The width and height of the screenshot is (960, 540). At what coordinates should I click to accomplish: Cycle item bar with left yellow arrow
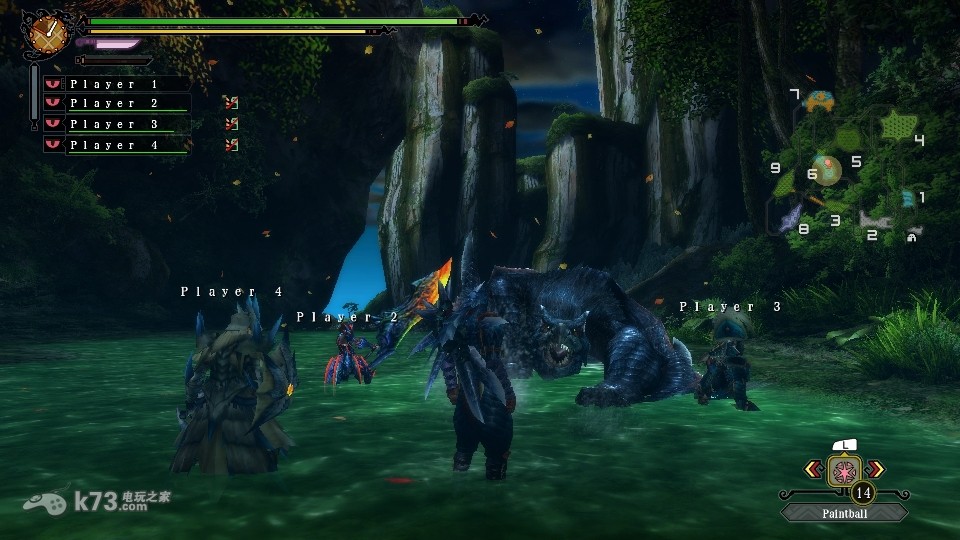pos(814,468)
